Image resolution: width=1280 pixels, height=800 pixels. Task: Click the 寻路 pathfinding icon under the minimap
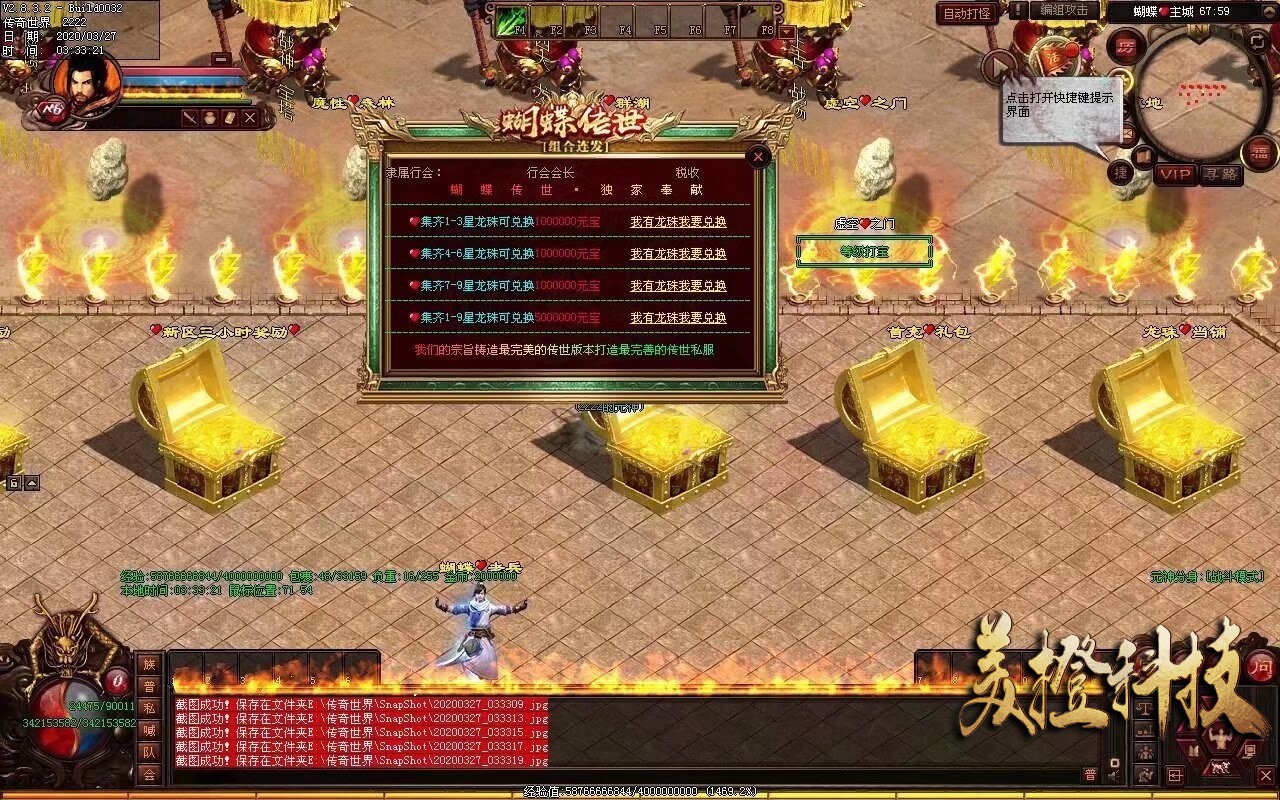click(x=1220, y=176)
